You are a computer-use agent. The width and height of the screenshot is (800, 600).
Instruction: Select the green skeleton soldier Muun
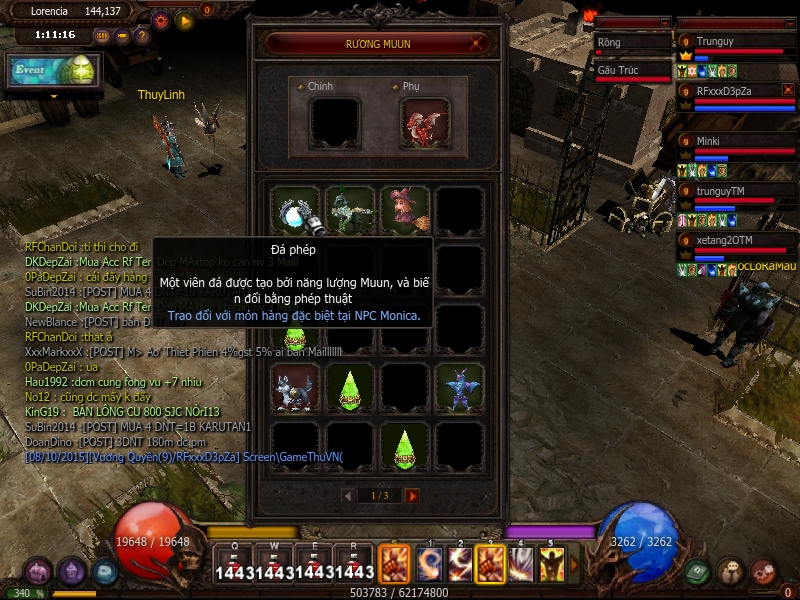tap(350, 210)
